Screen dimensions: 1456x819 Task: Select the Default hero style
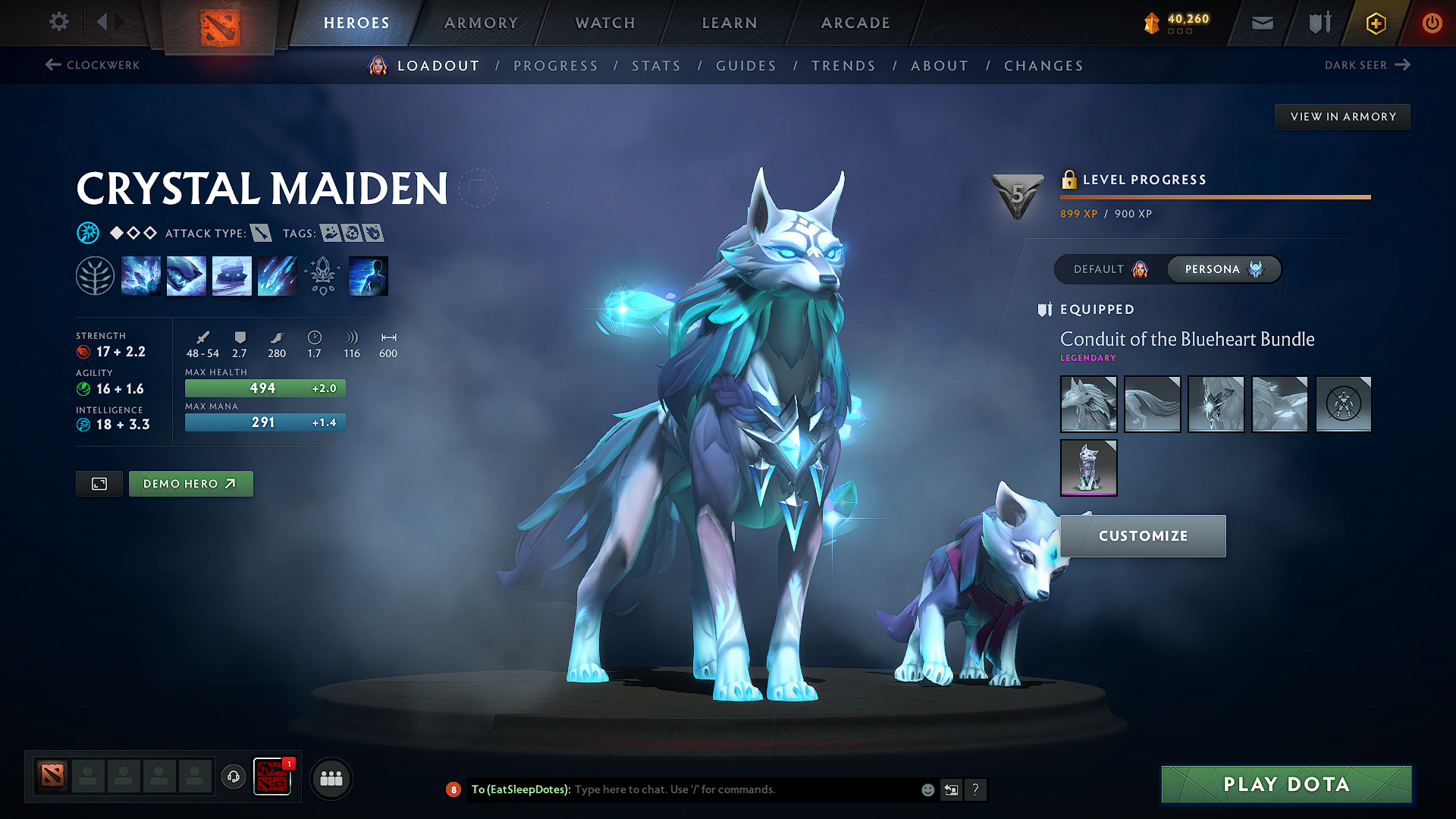1110,269
